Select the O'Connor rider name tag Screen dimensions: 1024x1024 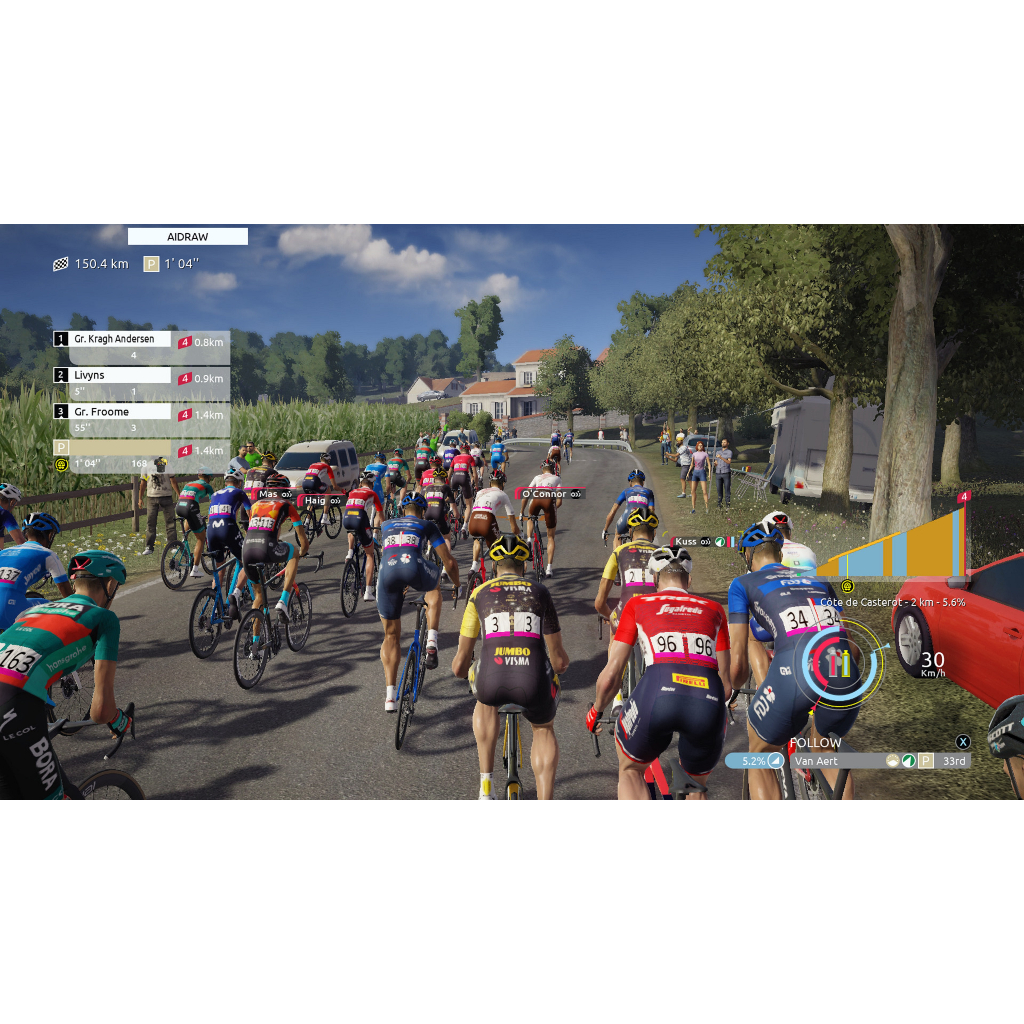coord(549,494)
